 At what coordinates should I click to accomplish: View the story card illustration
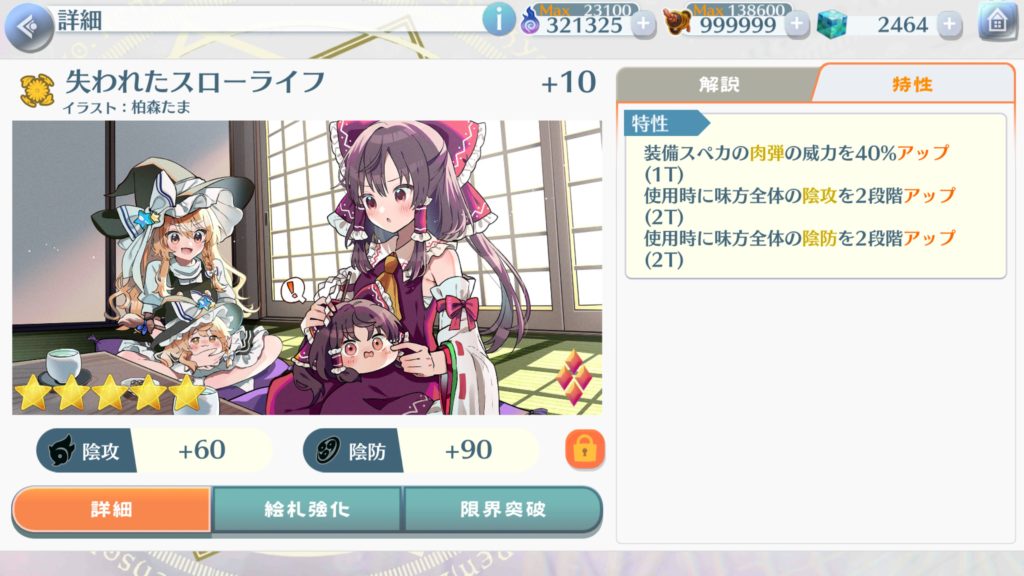(307, 267)
